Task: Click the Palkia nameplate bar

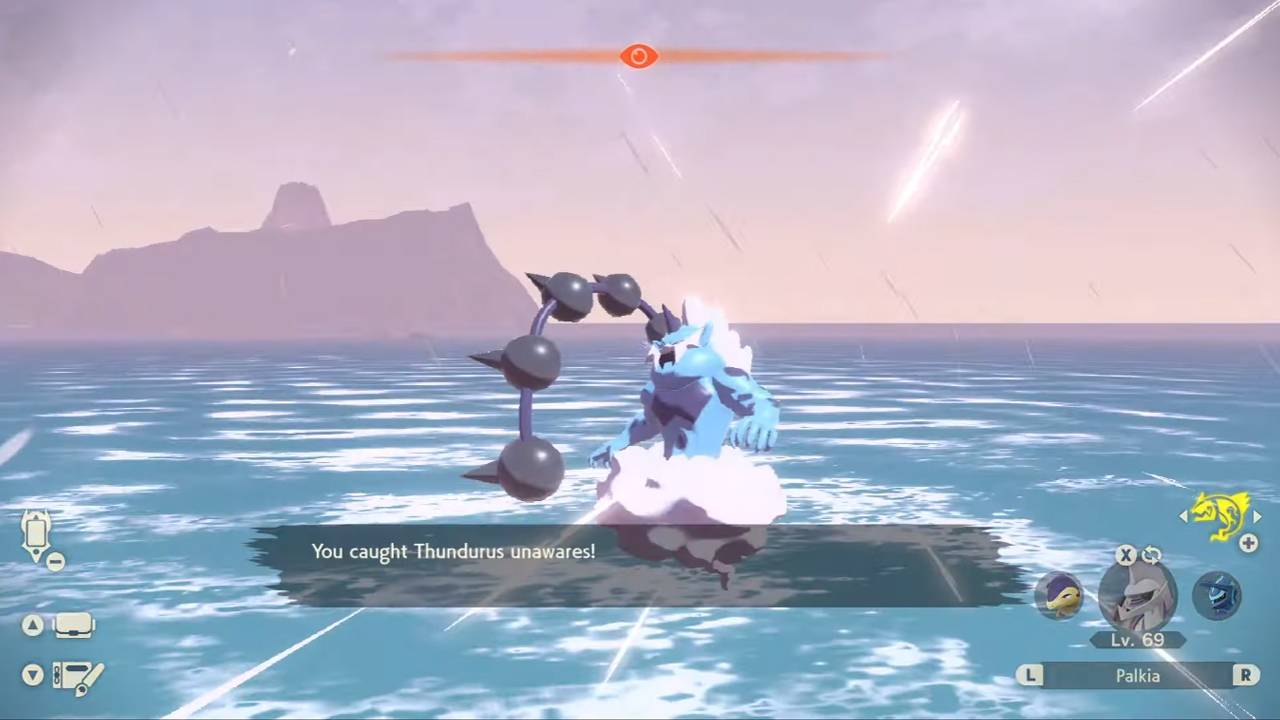Action: [1138, 676]
